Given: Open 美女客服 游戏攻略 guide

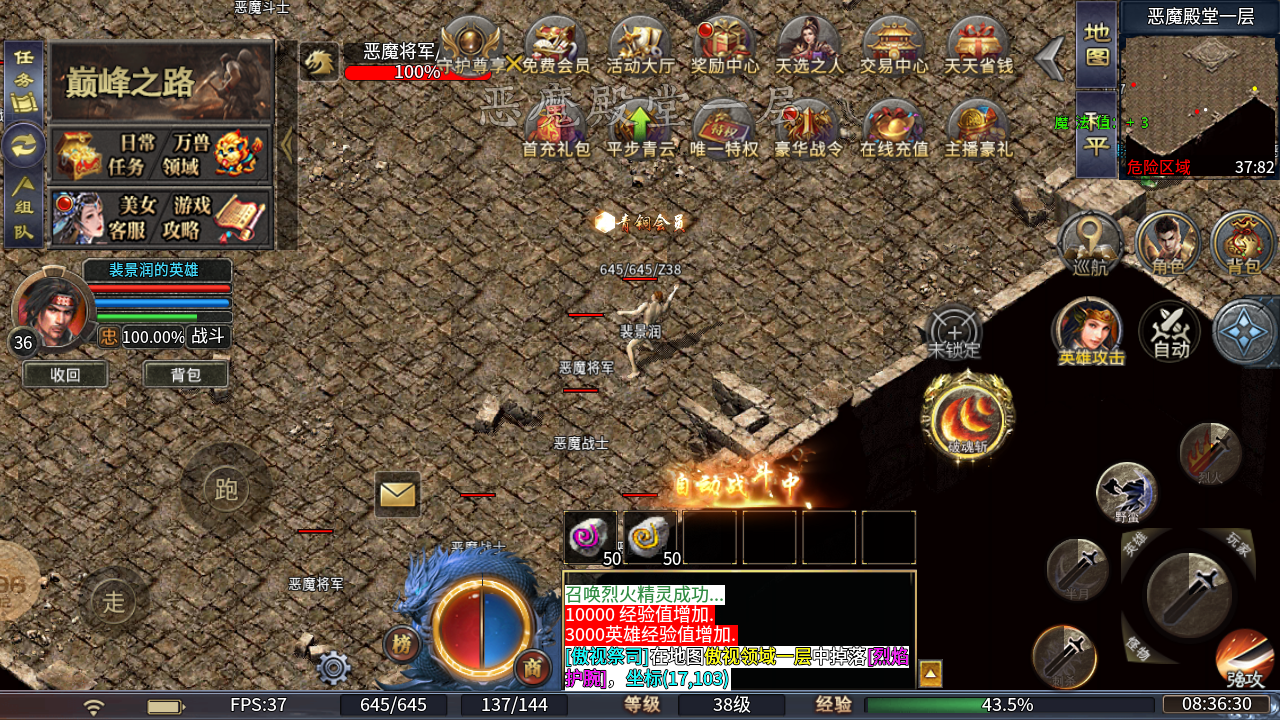Looking at the screenshot, I should tap(161, 217).
